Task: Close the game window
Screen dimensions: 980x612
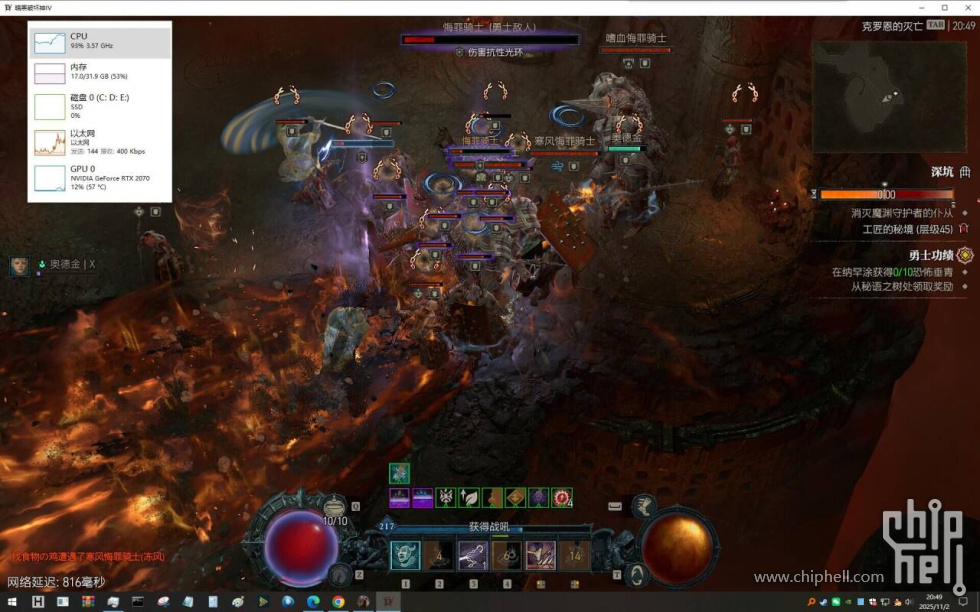Action: tap(967, 8)
